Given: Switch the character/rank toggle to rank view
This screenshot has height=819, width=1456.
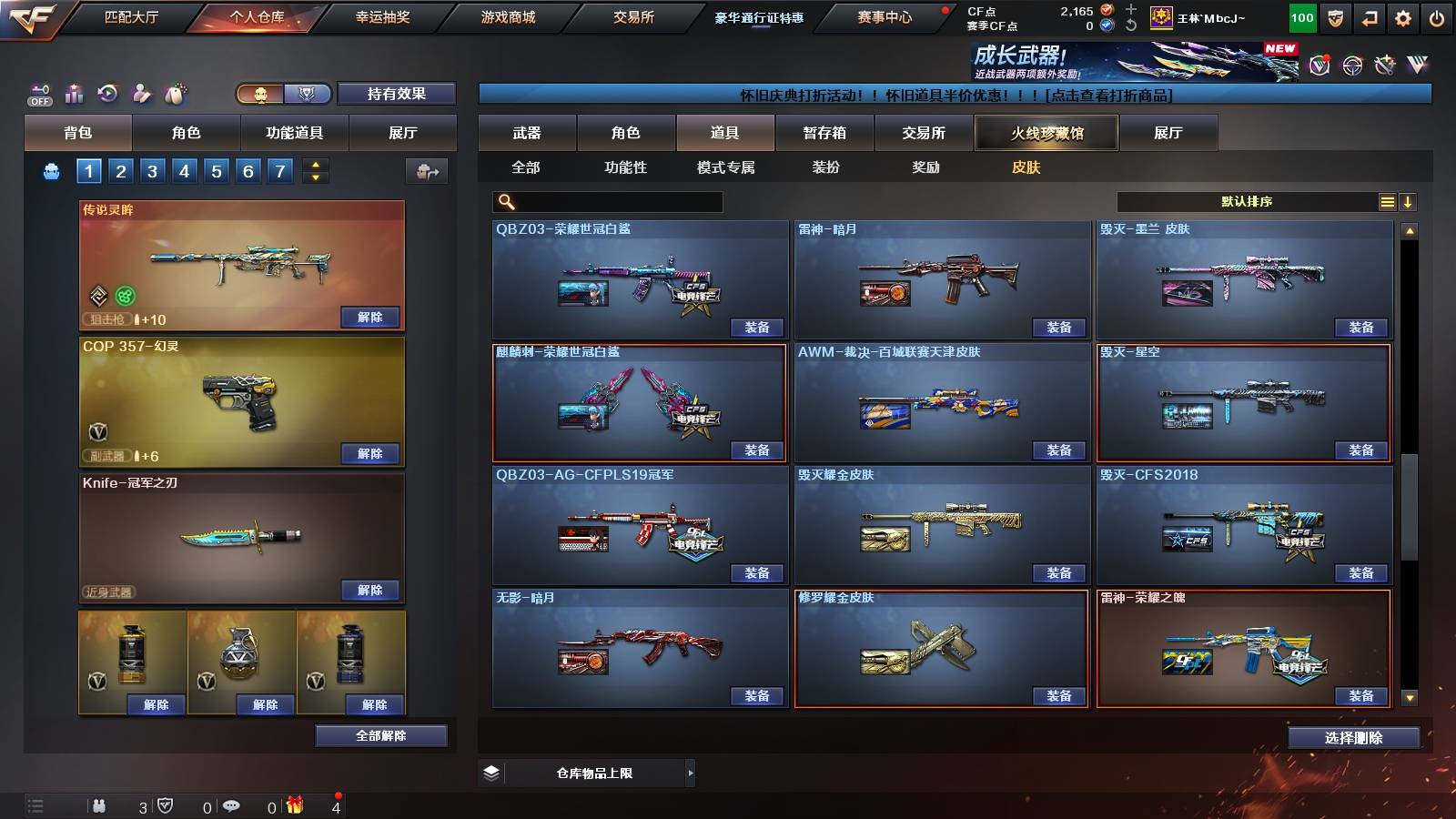Looking at the screenshot, I should coord(307,94).
